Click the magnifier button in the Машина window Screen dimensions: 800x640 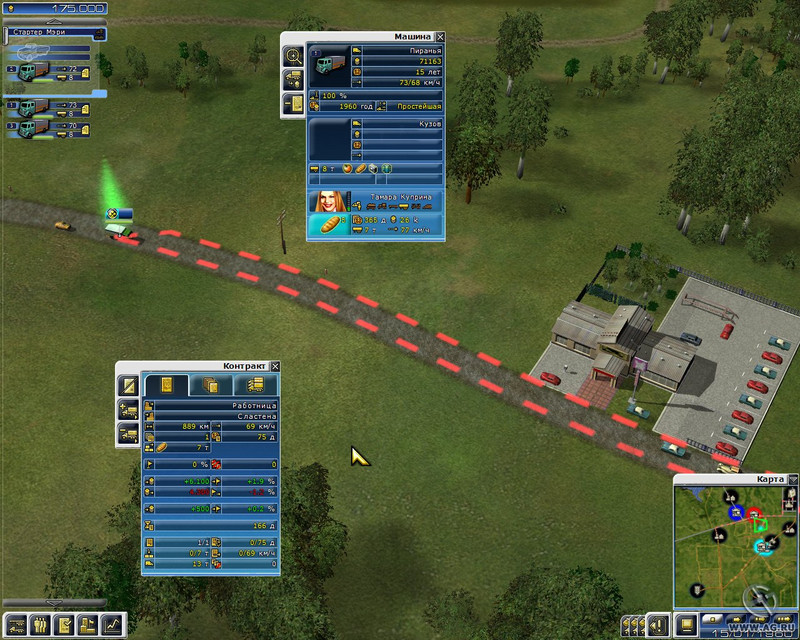pyautogui.click(x=294, y=56)
